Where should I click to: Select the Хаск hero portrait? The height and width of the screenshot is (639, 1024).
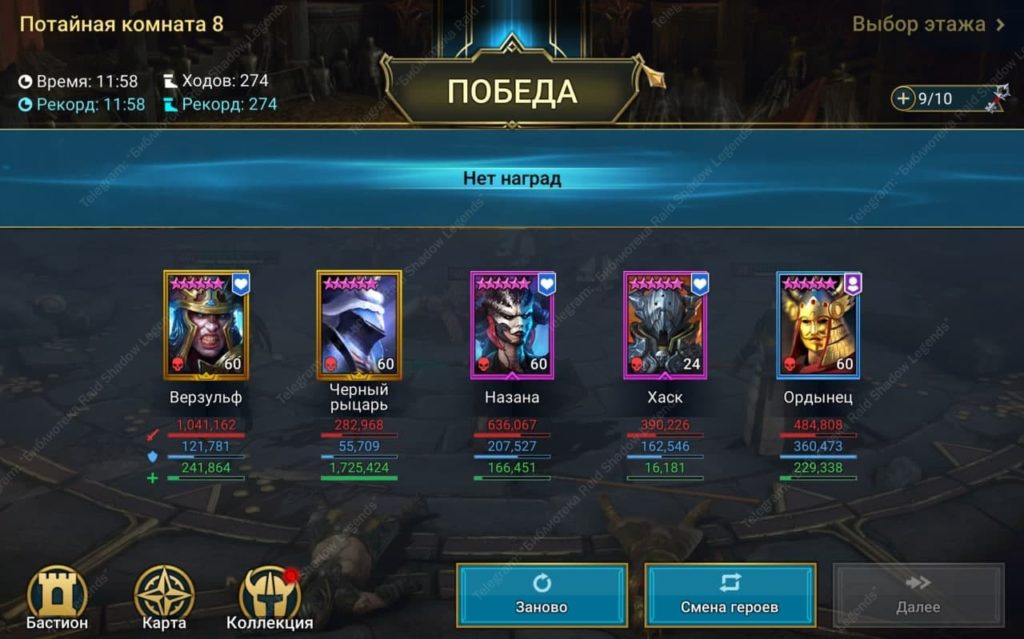pos(665,325)
